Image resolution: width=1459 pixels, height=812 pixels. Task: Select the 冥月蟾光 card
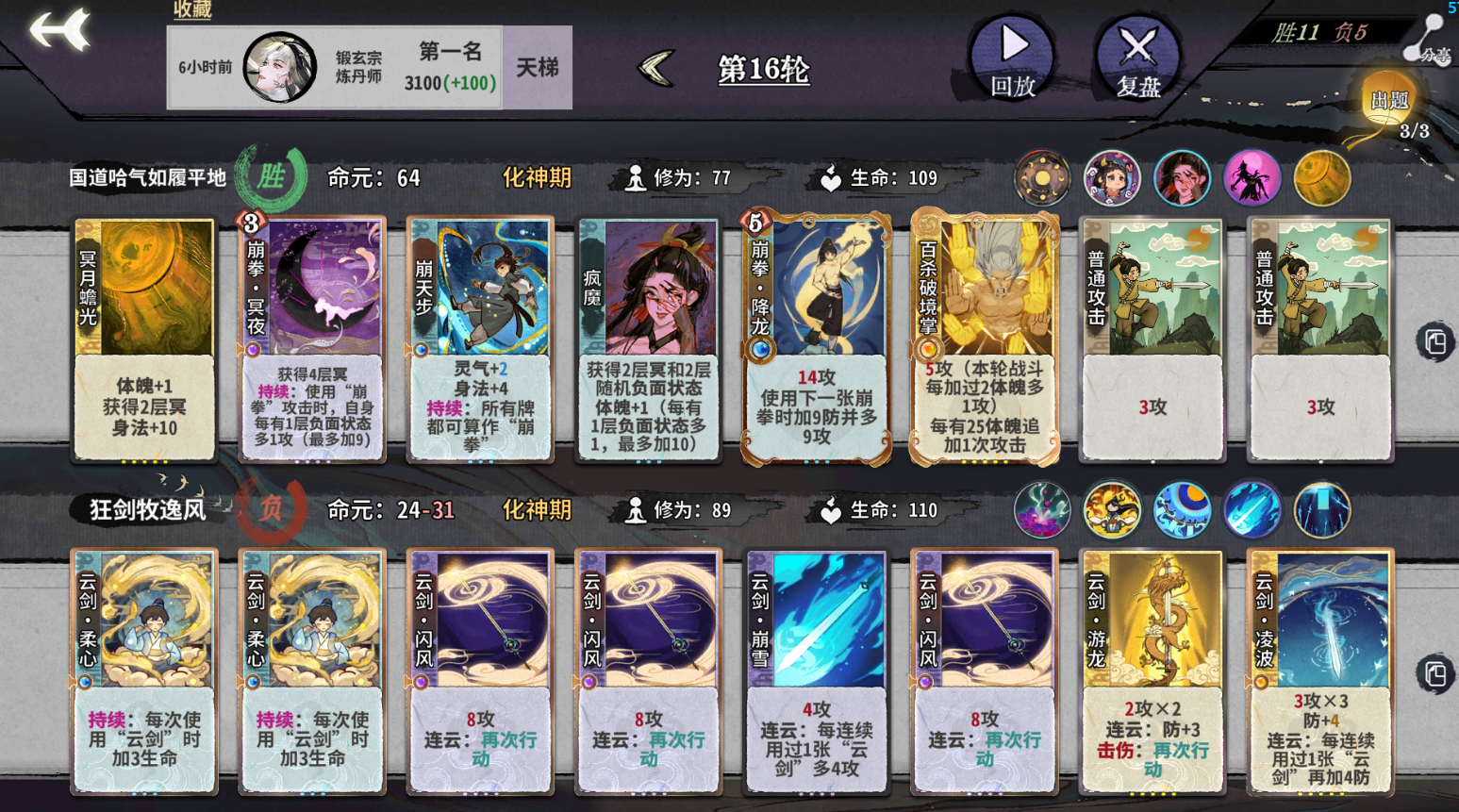pos(143,340)
